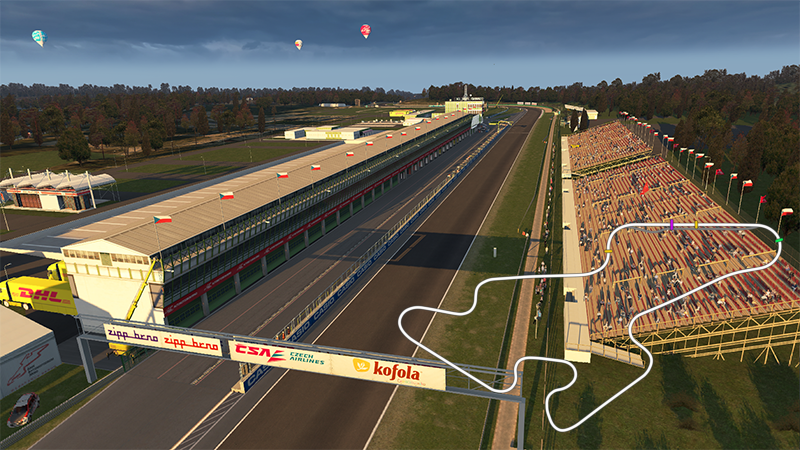Screen dimensions: 800x450
Task: Select the green marker on the track map
Action: pyautogui.click(x=779, y=241)
